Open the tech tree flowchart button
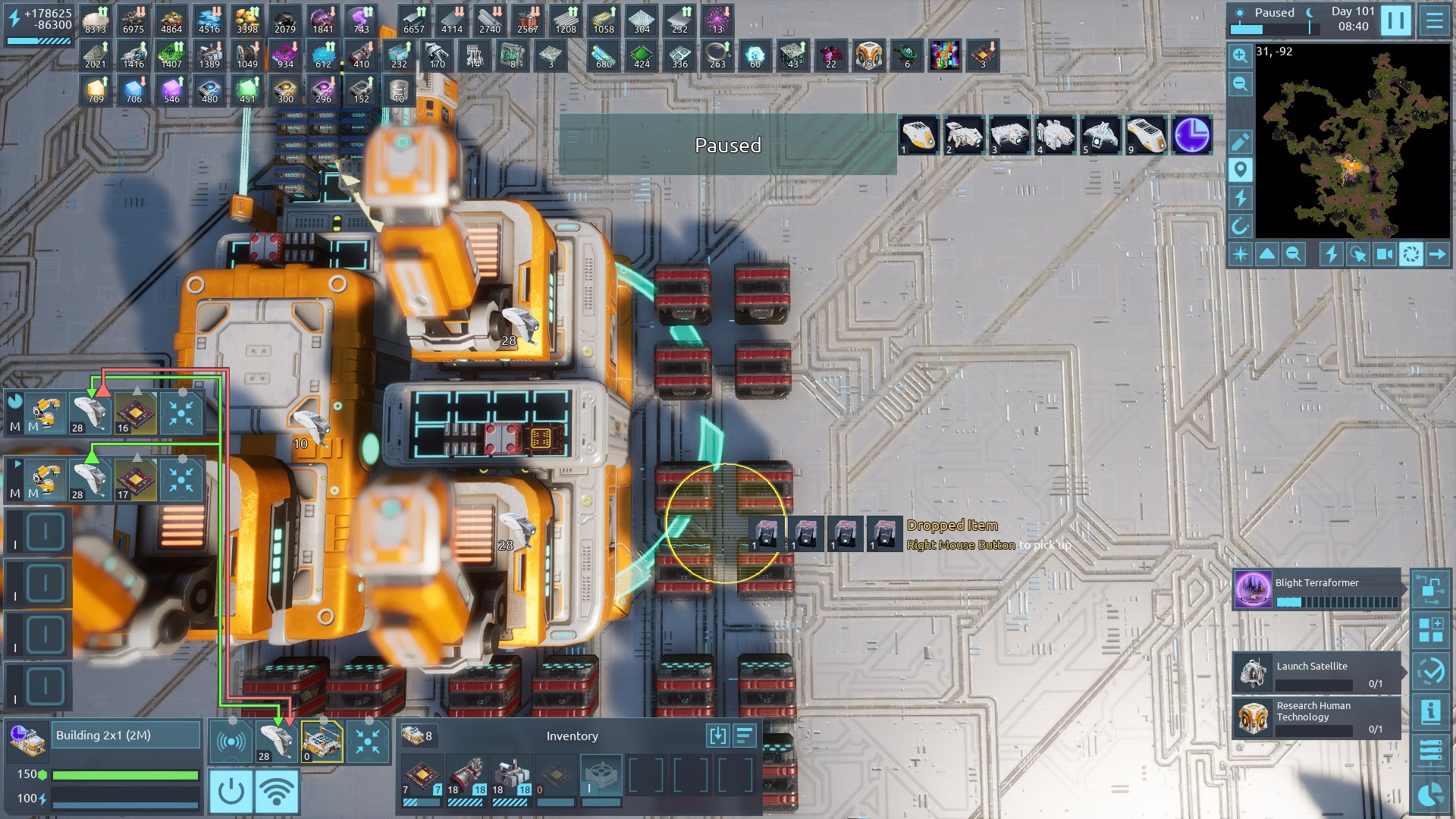Image resolution: width=1456 pixels, height=819 pixels. pos(1431,589)
